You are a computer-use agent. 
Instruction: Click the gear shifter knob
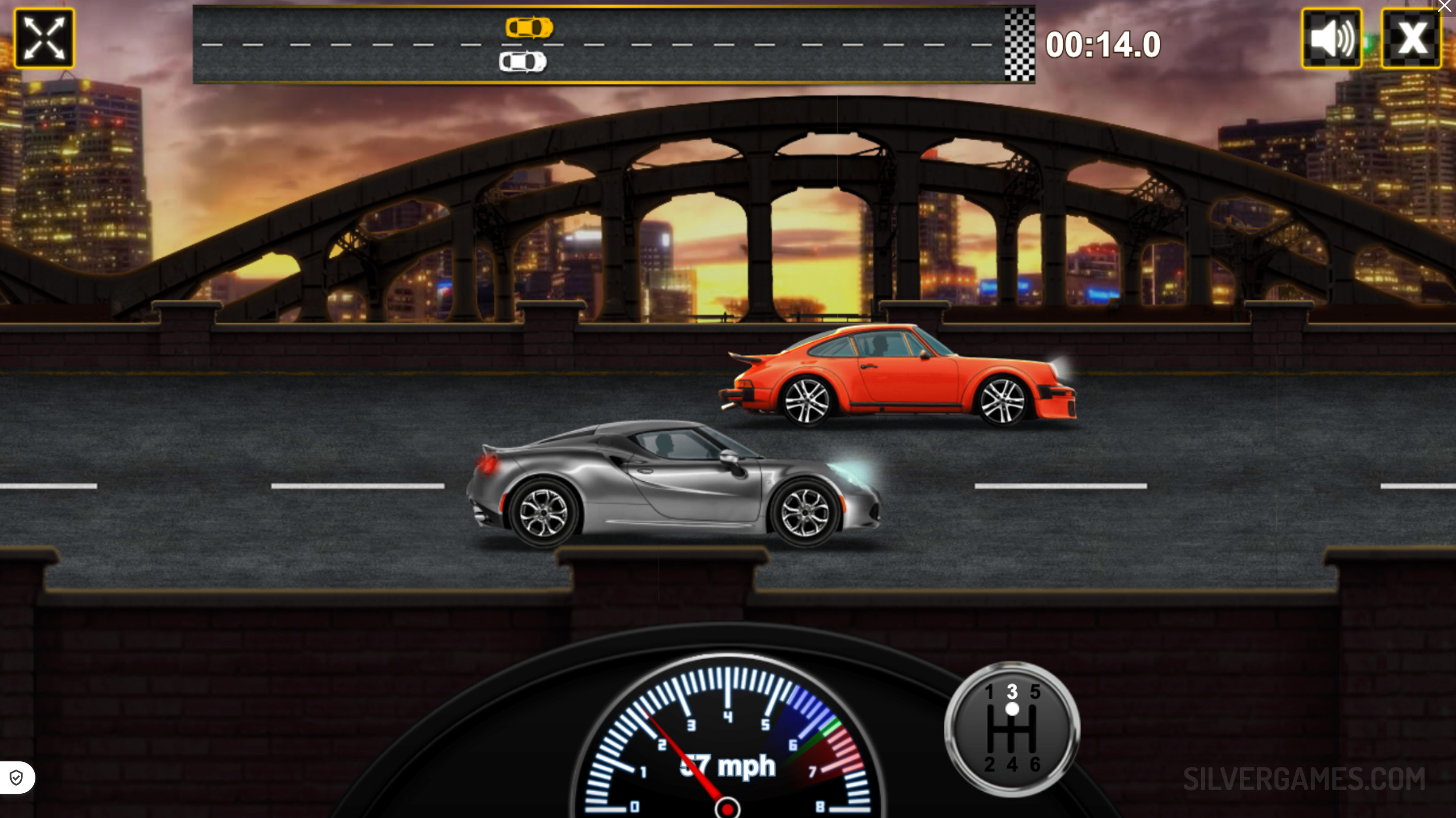click(1012, 709)
